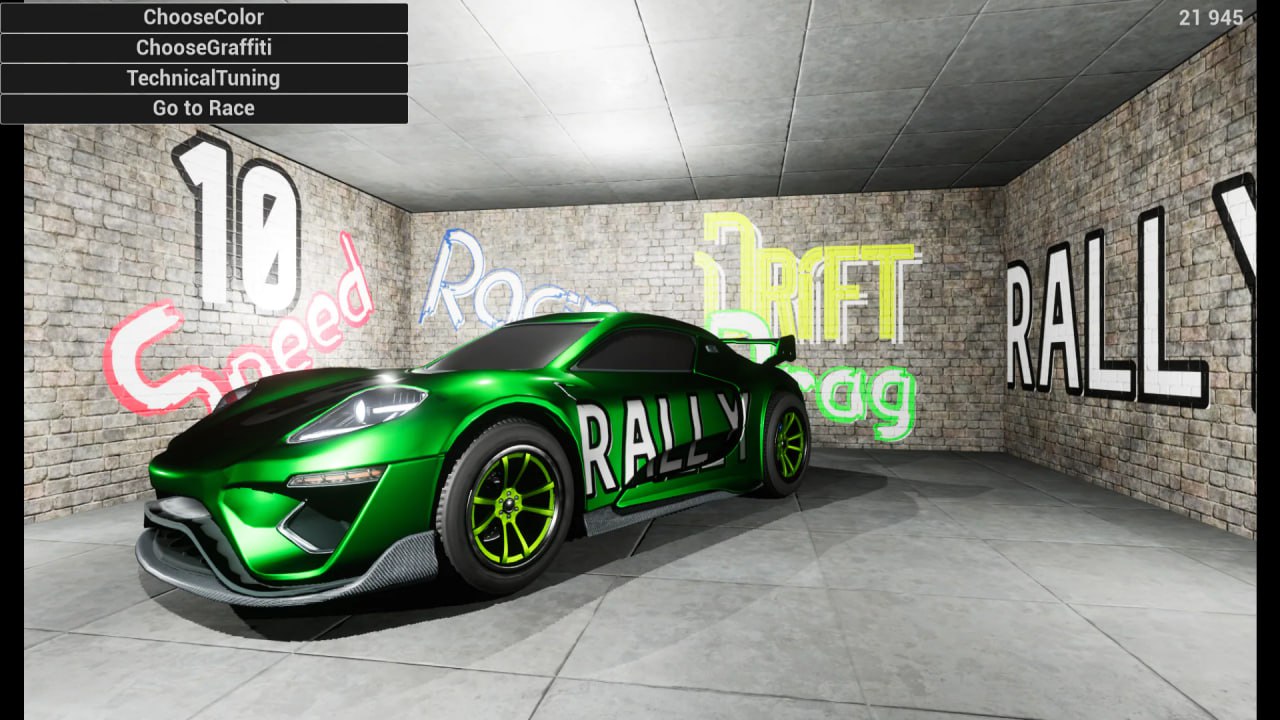Open the ChooseColor menu
The image size is (1280, 720).
(204, 17)
